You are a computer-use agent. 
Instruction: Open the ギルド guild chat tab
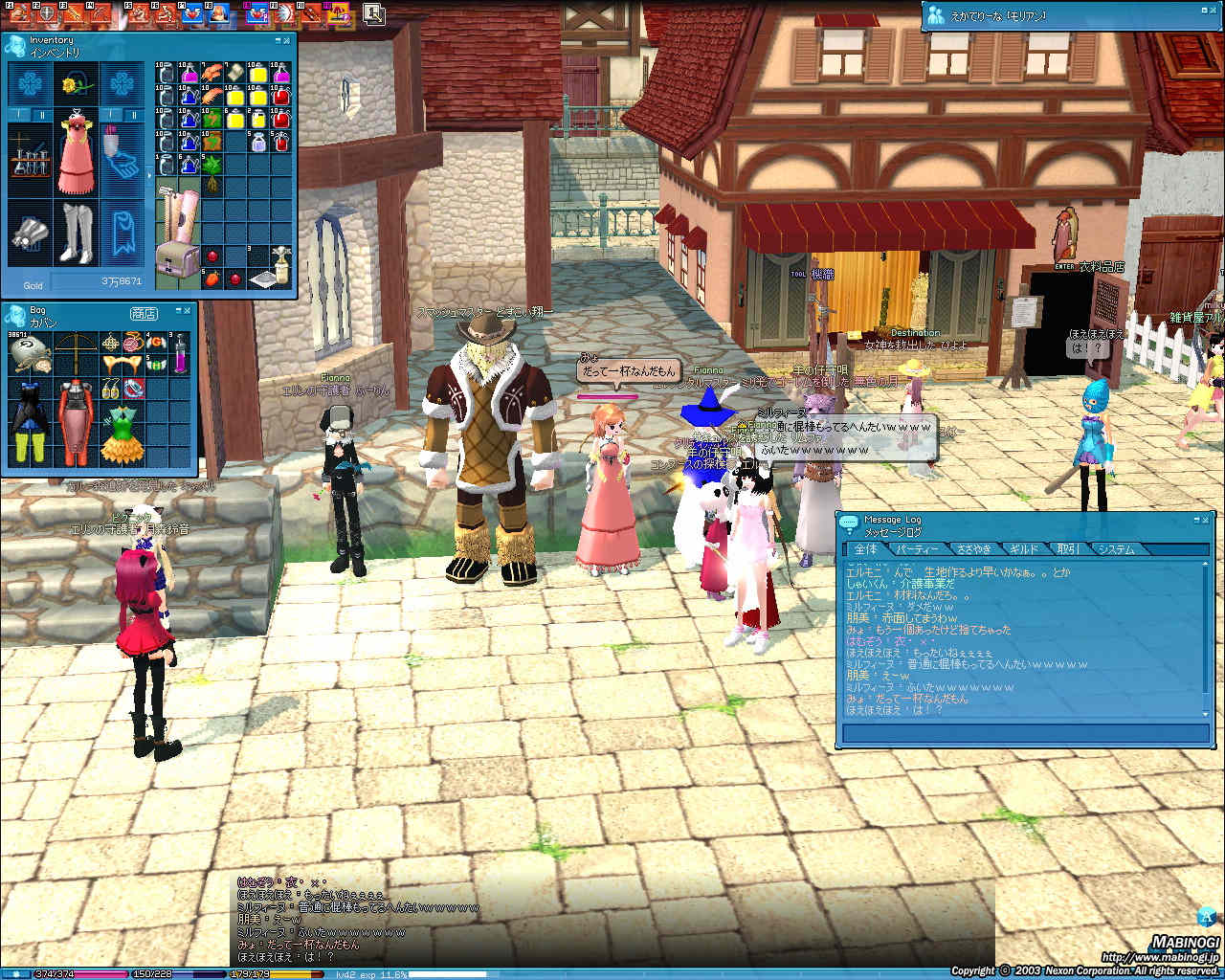(1023, 549)
